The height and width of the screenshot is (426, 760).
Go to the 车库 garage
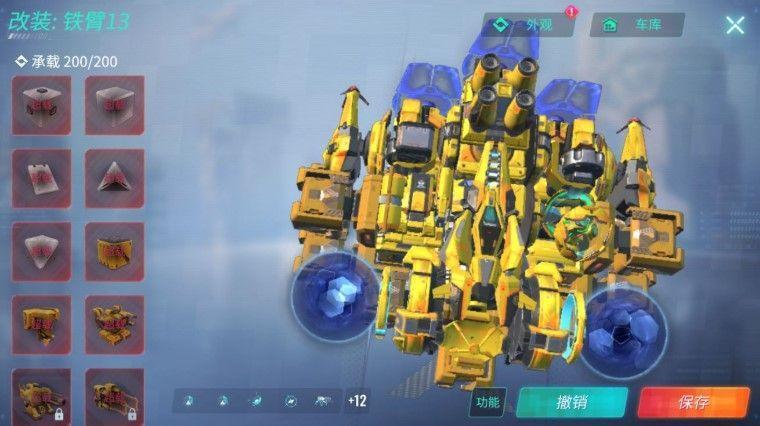636,25
